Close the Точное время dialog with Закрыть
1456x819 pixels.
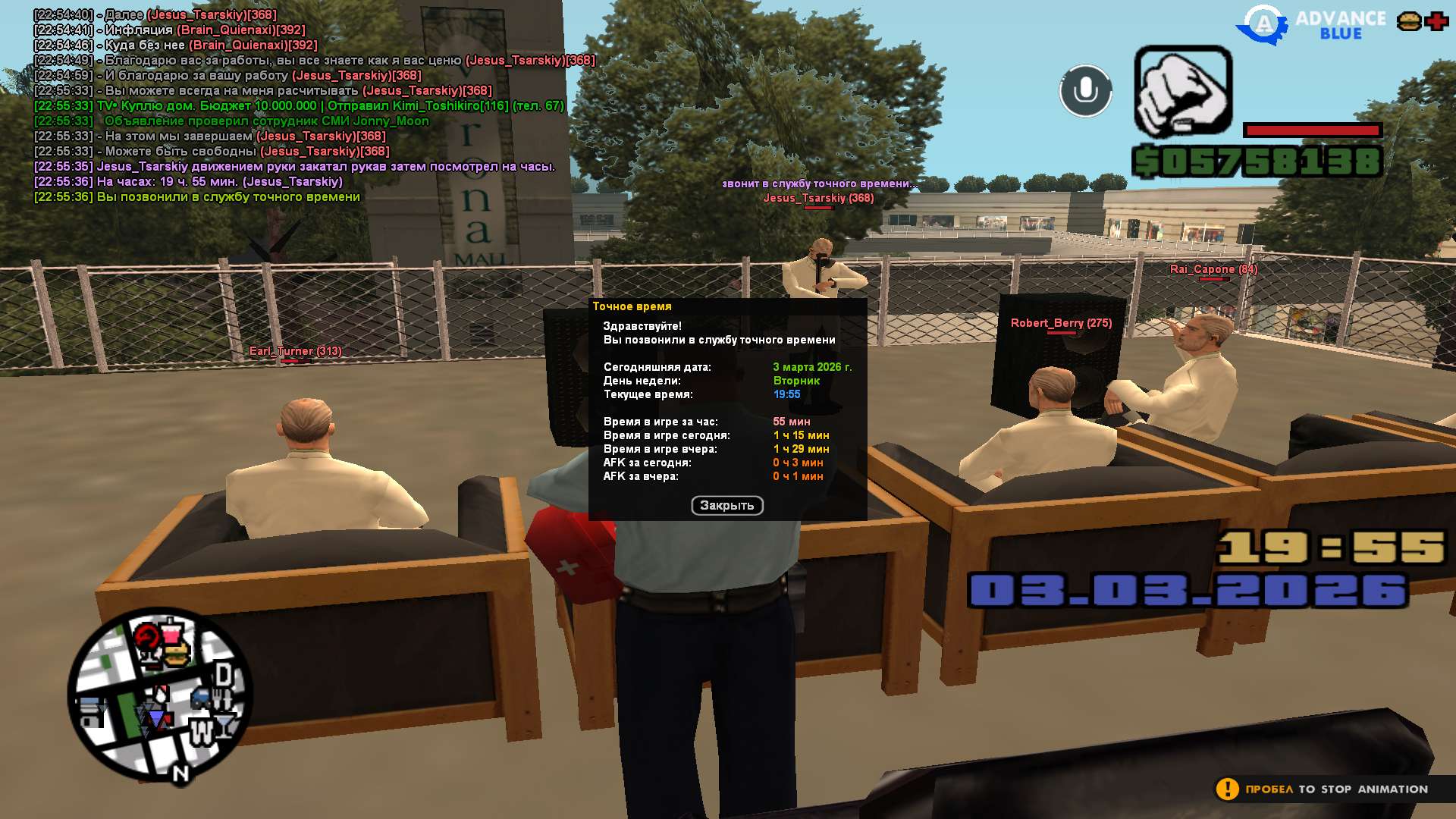[726, 506]
